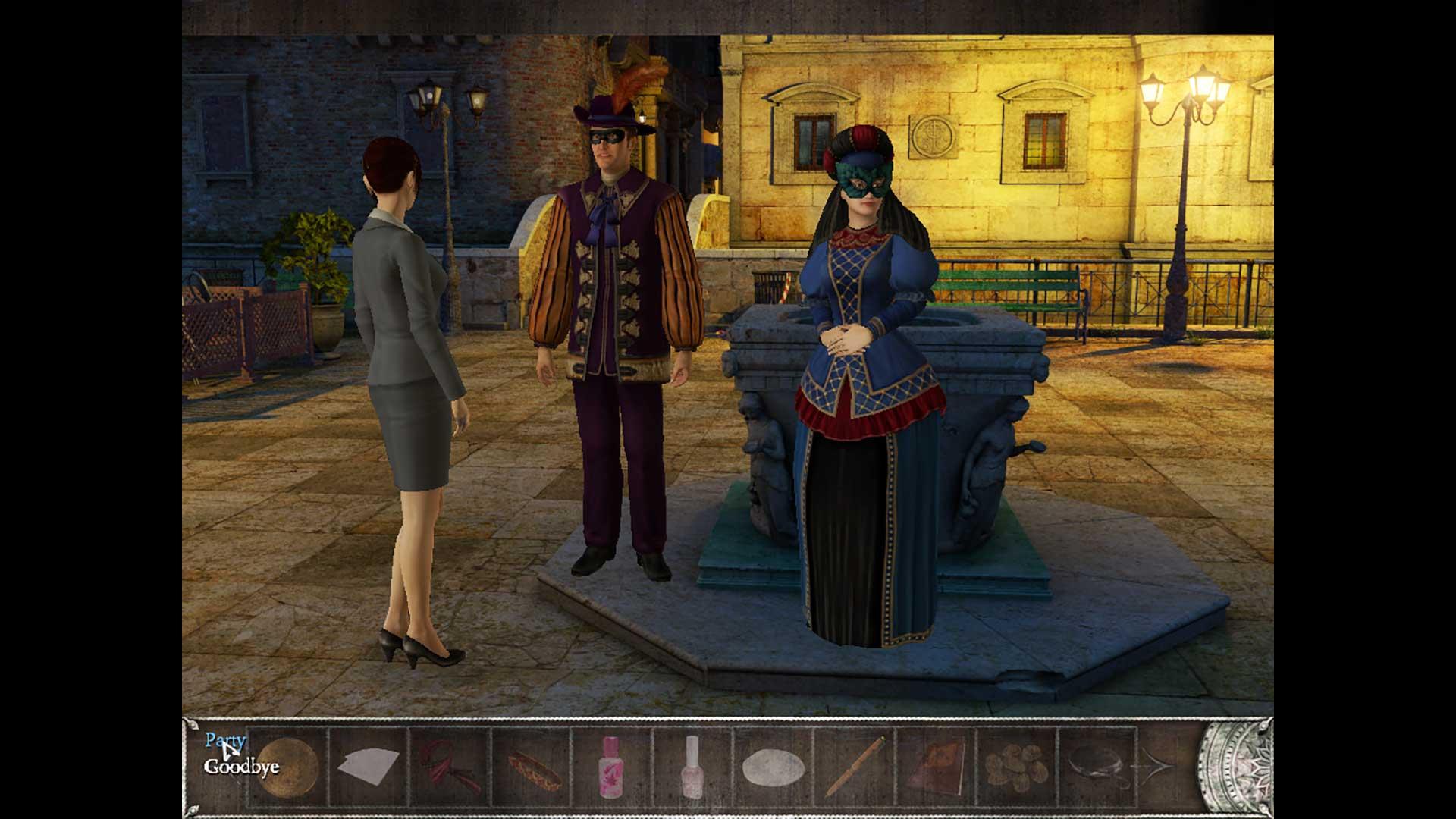Choose the woven bracelet in the inventory
Image resolution: width=1456 pixels, height=819 pixels.
(x=532, y=770)
